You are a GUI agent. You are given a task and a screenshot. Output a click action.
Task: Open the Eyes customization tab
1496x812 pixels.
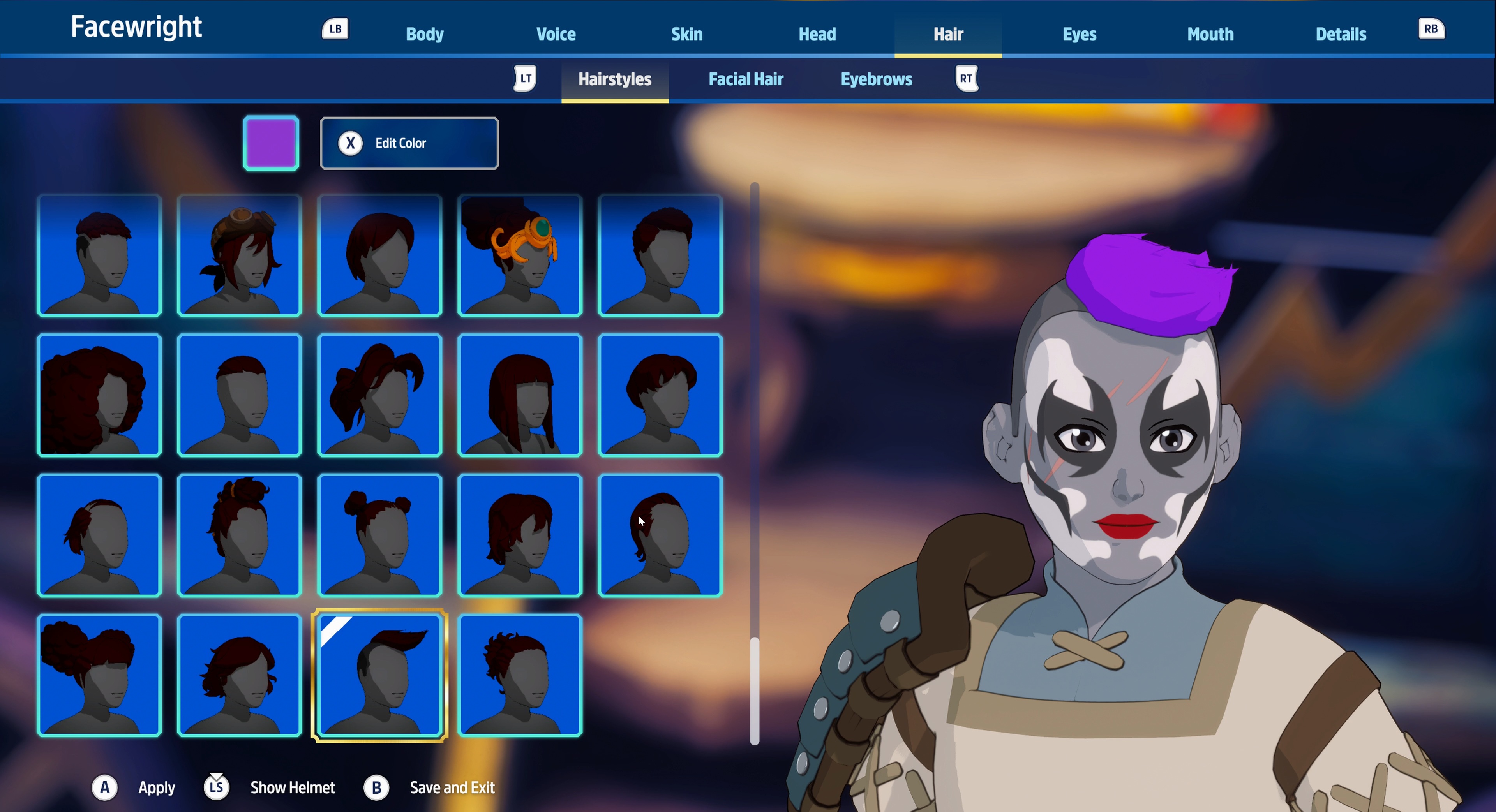tap(1079, 33)
